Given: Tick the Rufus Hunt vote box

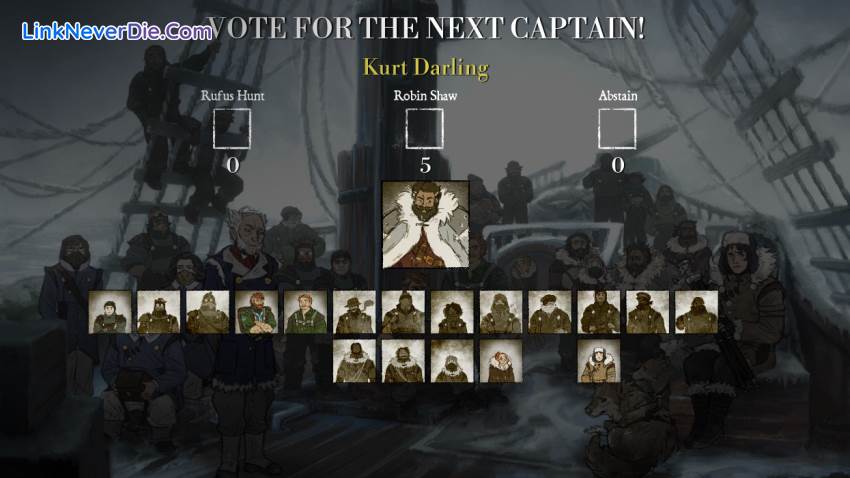Looking at the screenshot, I should coord(232,129).
